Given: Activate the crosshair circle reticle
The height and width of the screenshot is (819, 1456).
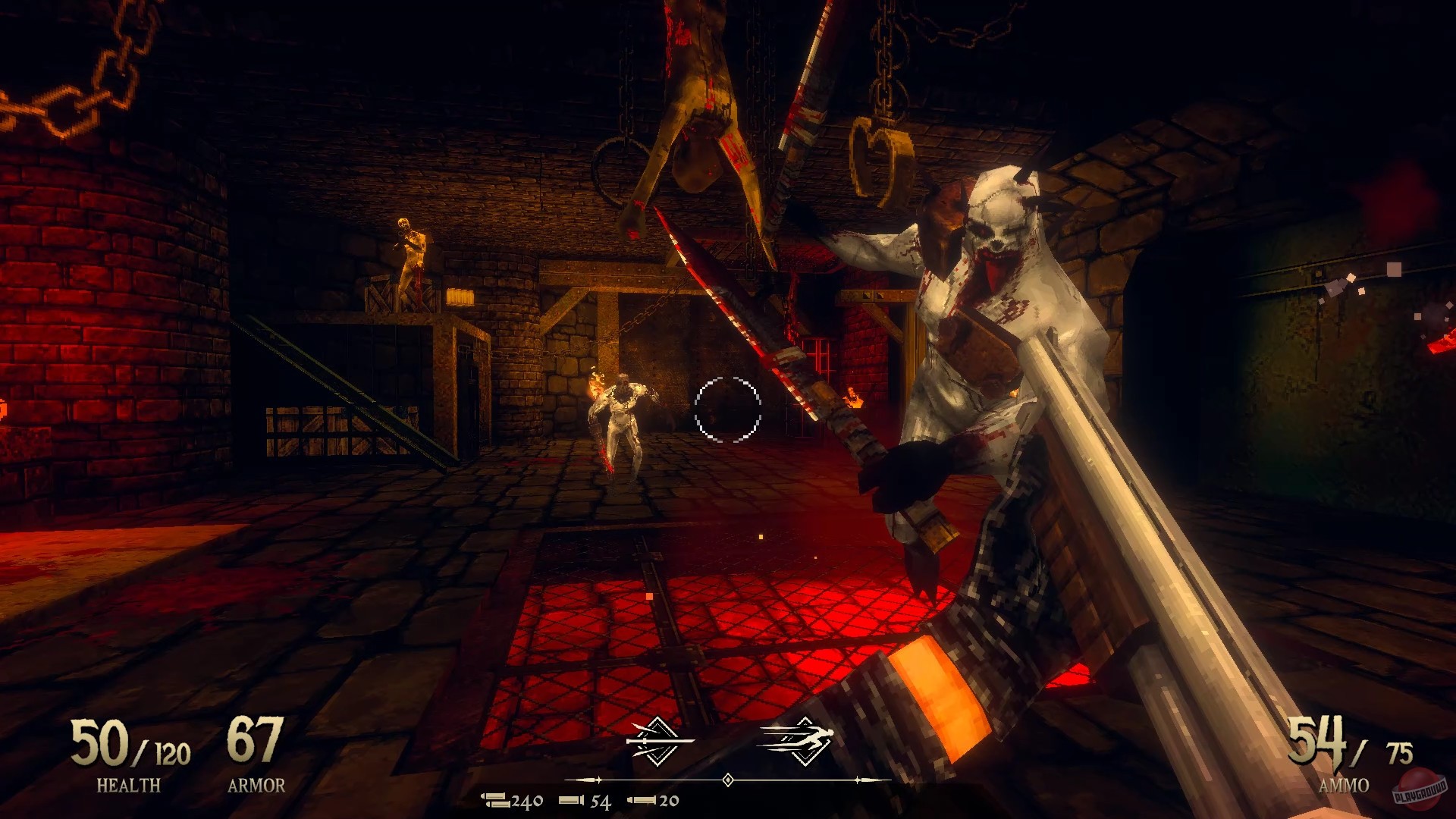Looking at the screenshot, I should tap(726, 411).
